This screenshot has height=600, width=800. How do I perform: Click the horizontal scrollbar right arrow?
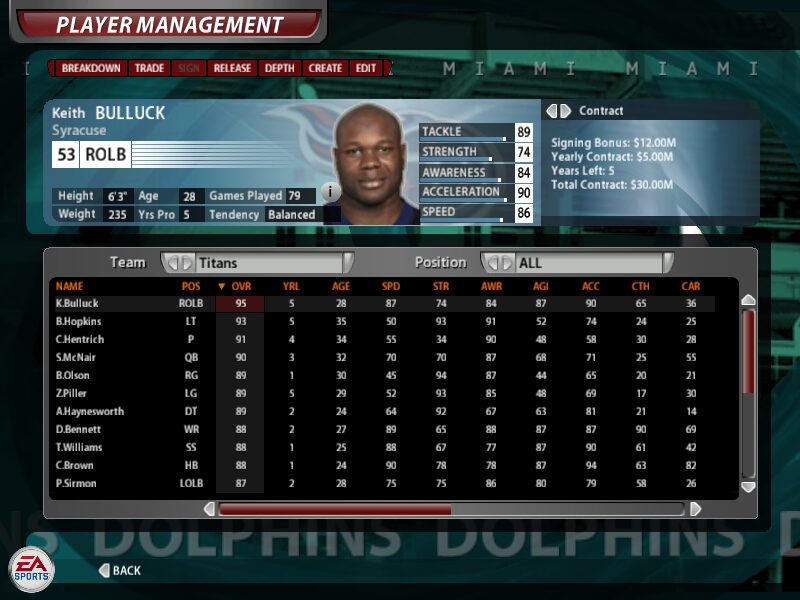[x=696, y=509]
